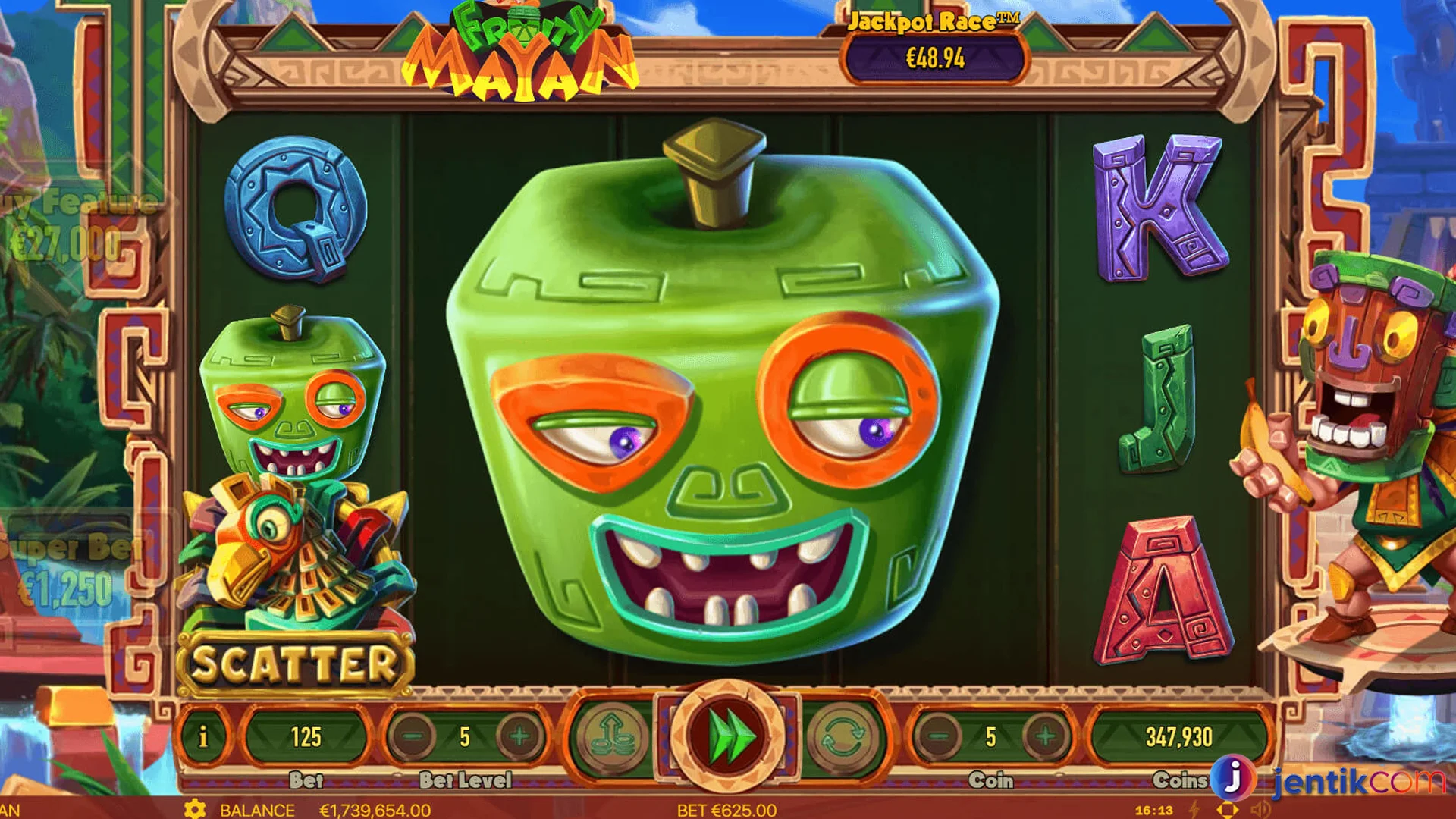The height and width of the screenshot is (819, 1456).
Task: Click the Fruity Mayan title logo
Action: pos(523,53)
